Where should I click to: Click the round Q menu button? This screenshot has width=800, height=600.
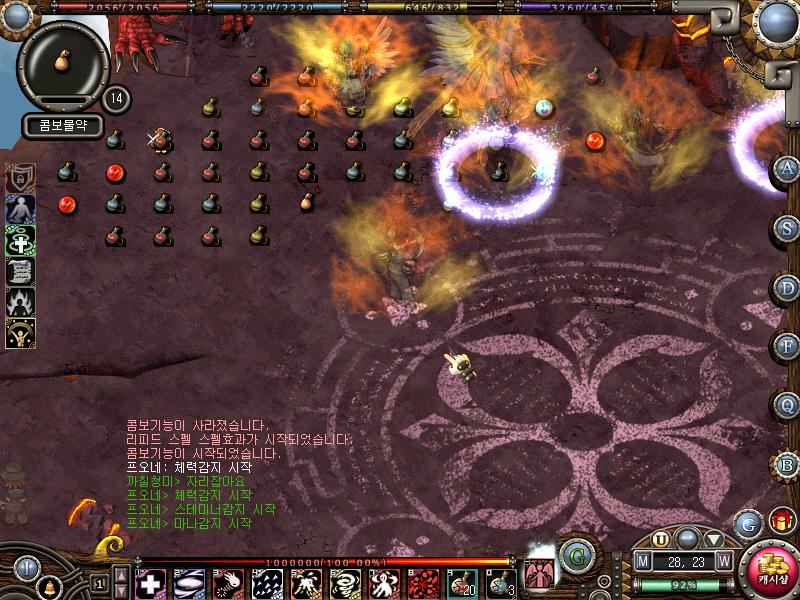tap(787, 404)
